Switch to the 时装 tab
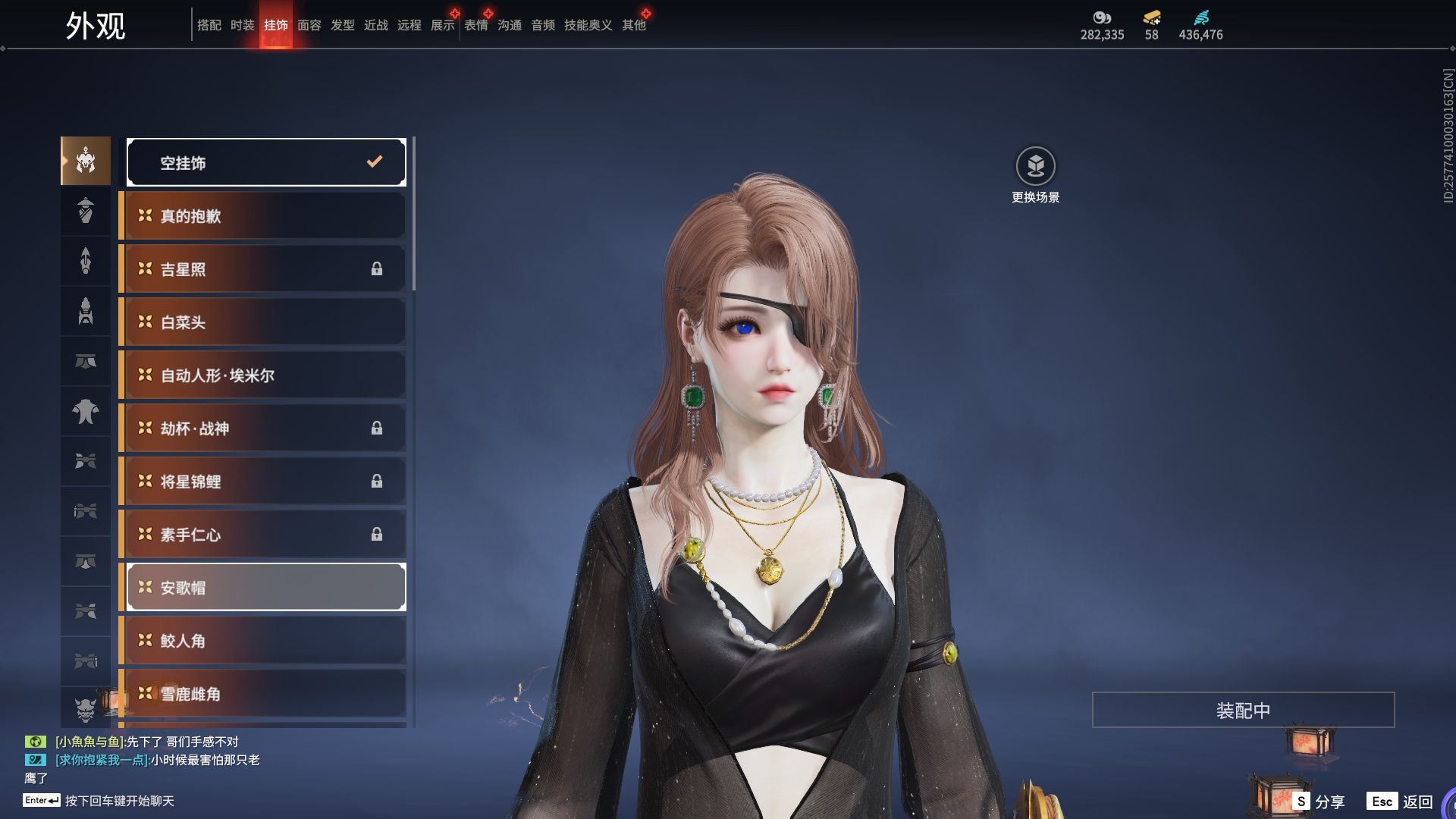The image size is (1456, 819). coord(242,25)
